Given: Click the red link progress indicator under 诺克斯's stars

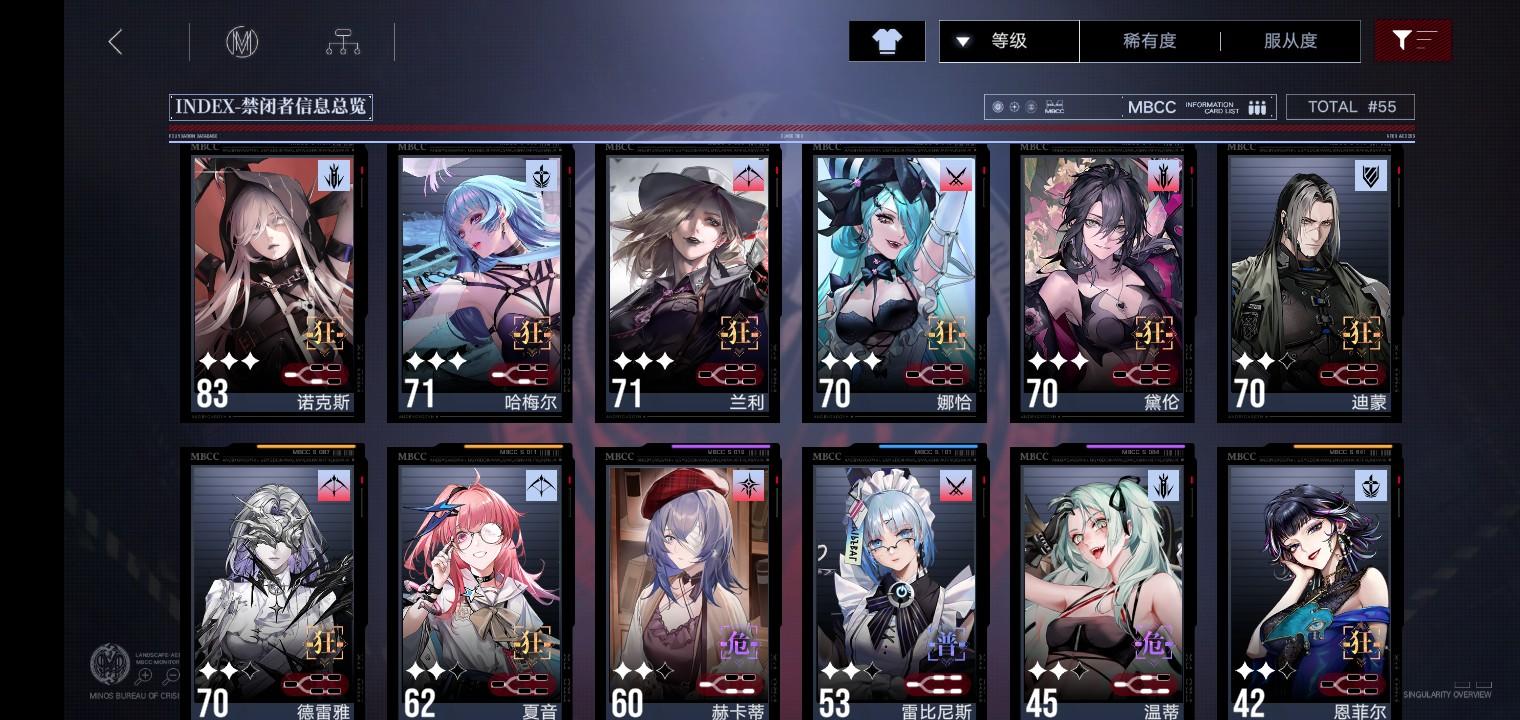Looking at the screenshot, I should pyautogui.click(x=314, y=374).
